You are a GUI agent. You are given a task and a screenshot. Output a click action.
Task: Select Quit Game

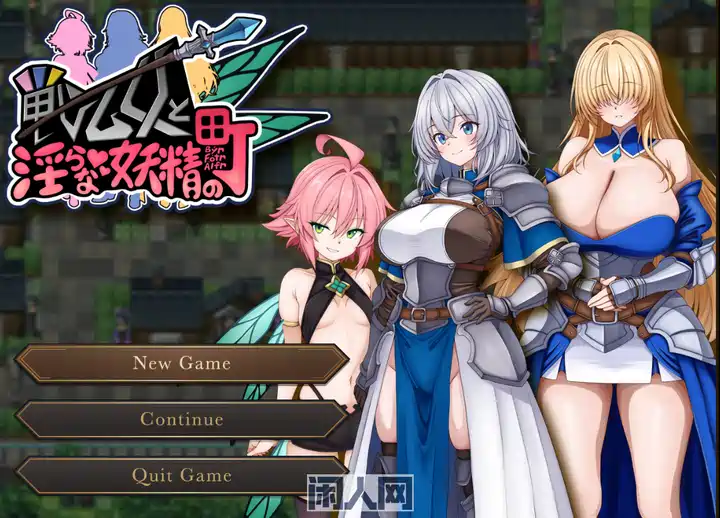(182, 476)
